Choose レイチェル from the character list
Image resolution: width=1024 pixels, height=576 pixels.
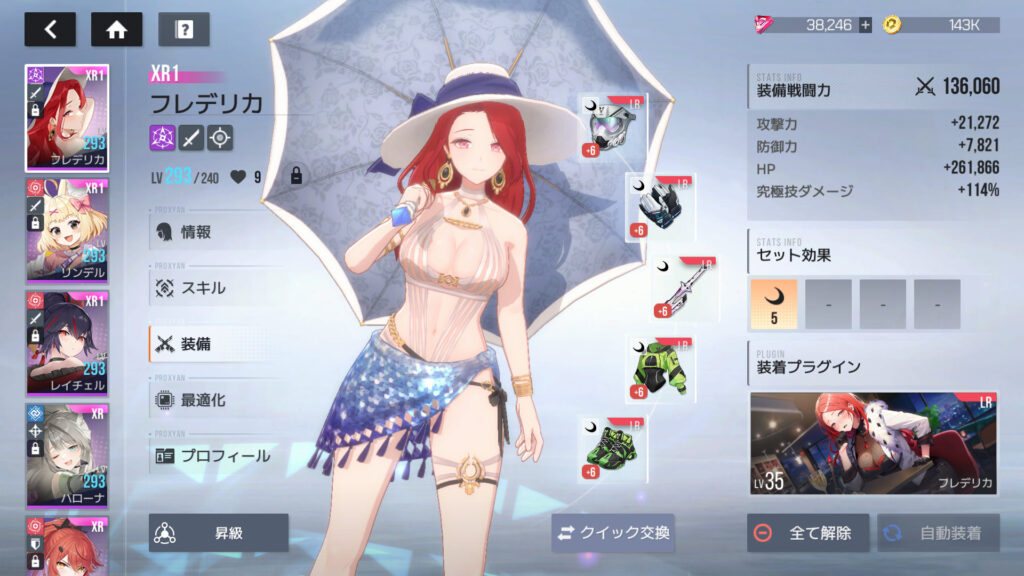click(x=67, y=344)
